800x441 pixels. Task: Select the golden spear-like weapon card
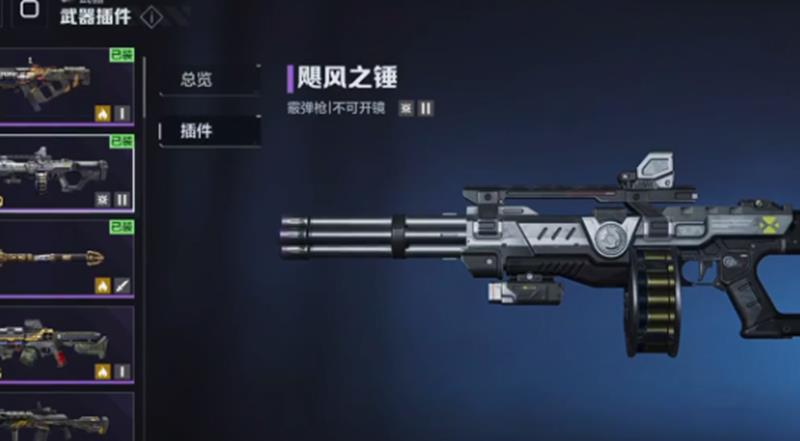(66, 258)
